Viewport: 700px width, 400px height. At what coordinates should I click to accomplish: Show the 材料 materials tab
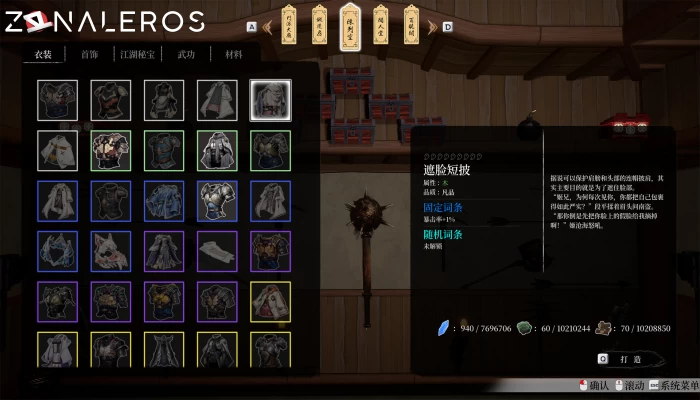coord(233,55)
